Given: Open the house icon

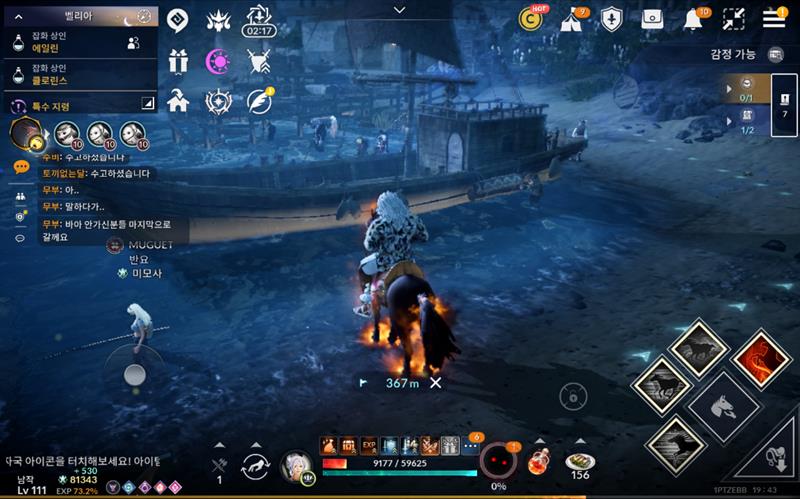Looking at the screenshot, I should tap(178, 101).
